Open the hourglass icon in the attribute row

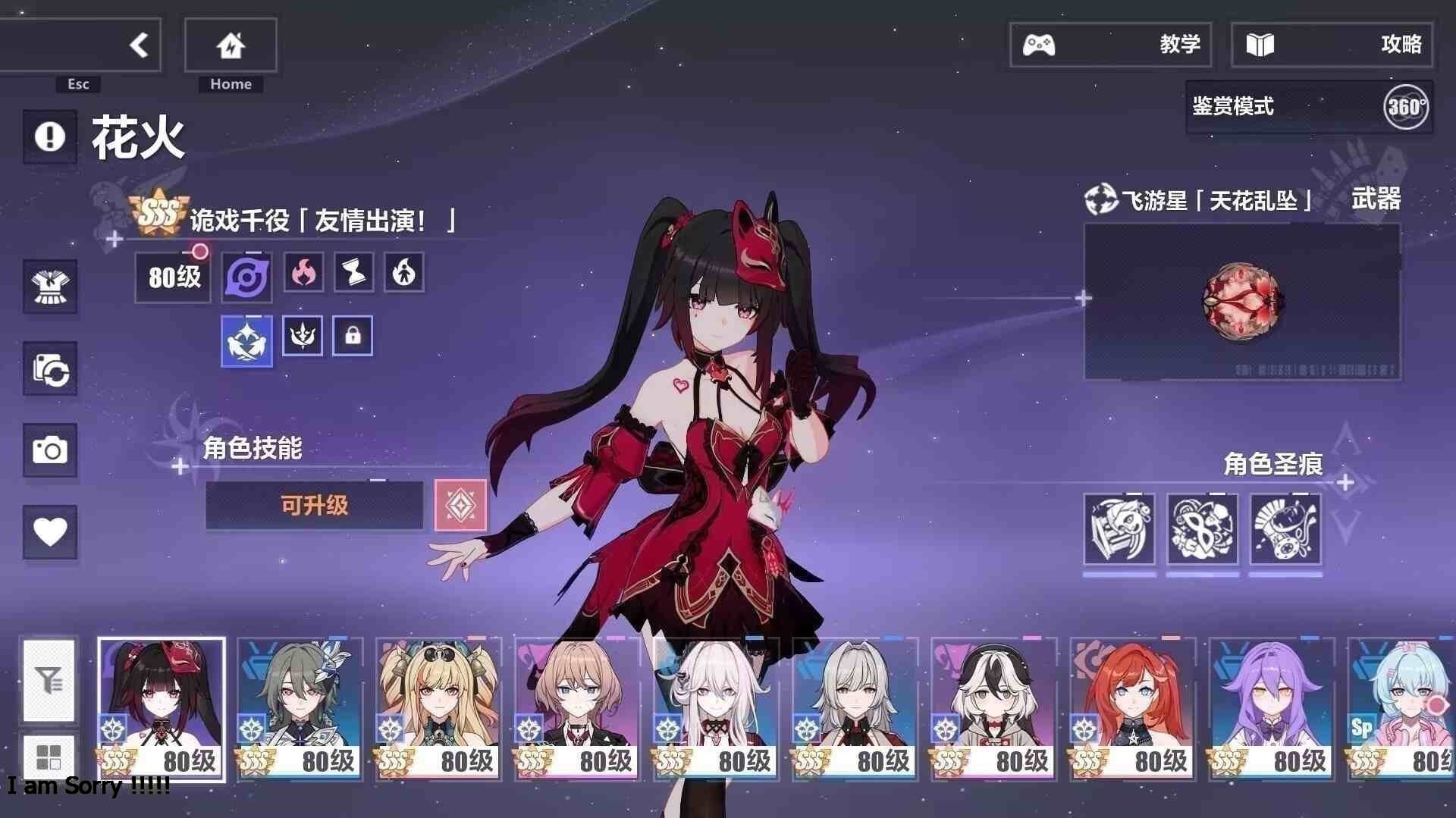pos(353,274)
